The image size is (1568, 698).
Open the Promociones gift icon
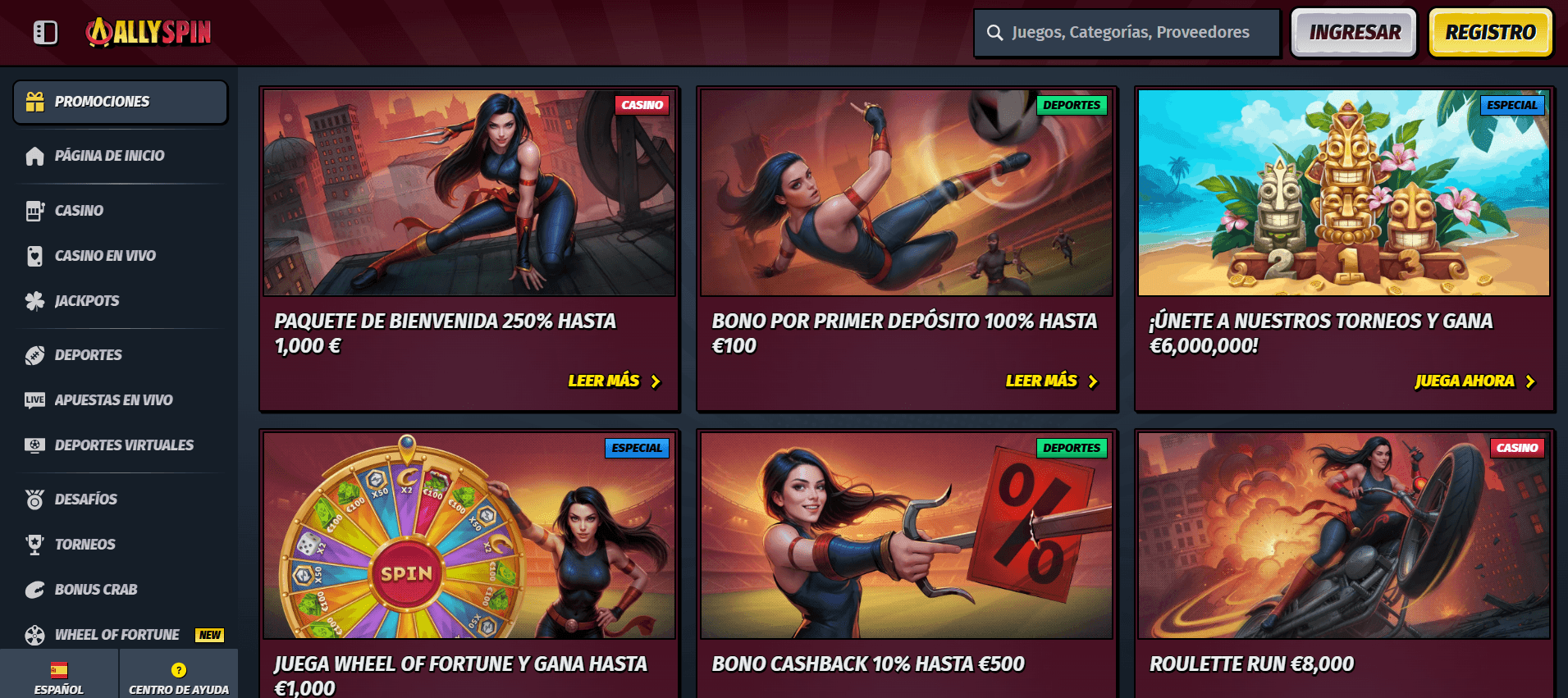point(34,101)
